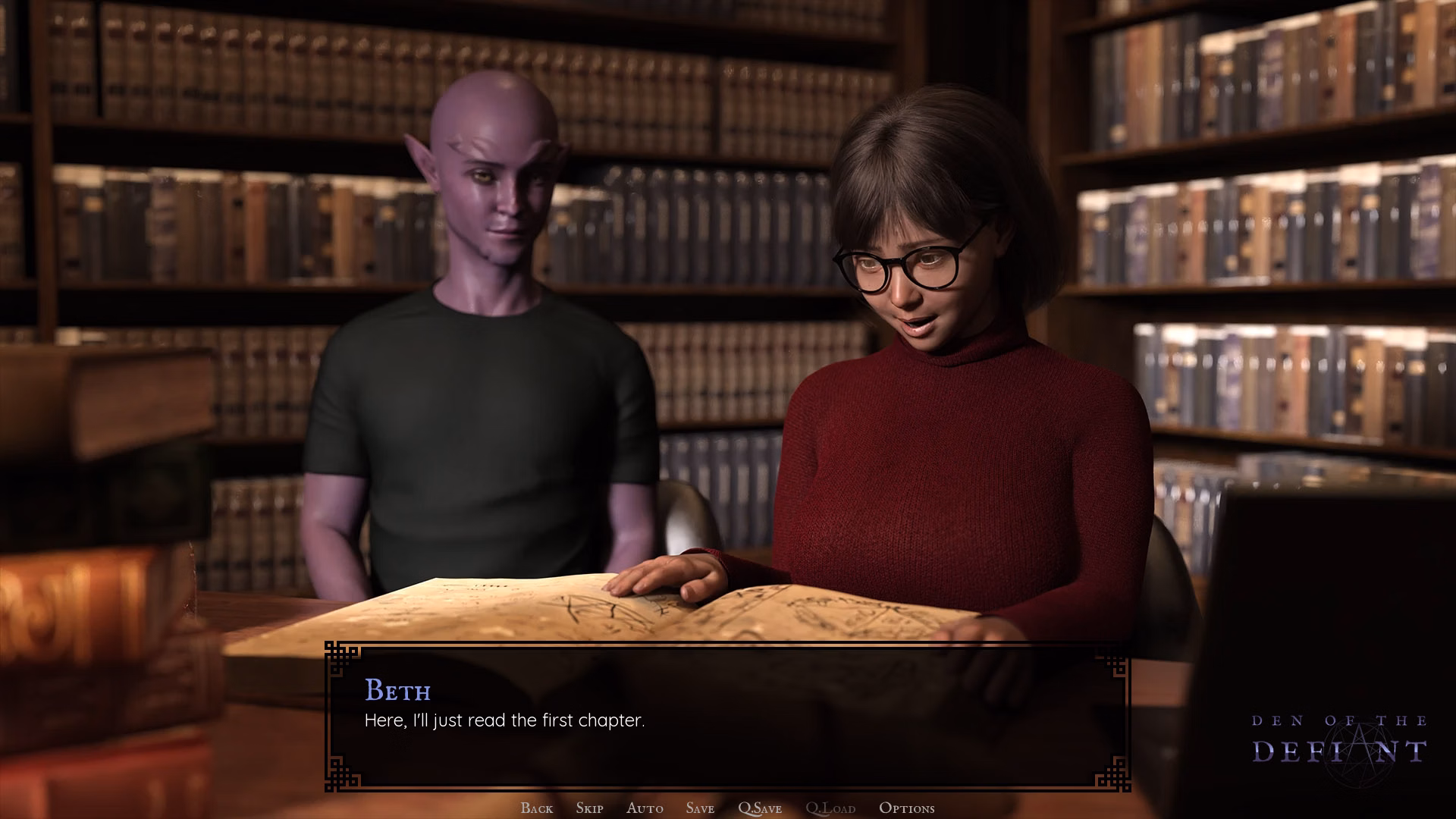1456x819 pixels.
Task: Click the open ancient book on the table
Action: click(607, 607)
